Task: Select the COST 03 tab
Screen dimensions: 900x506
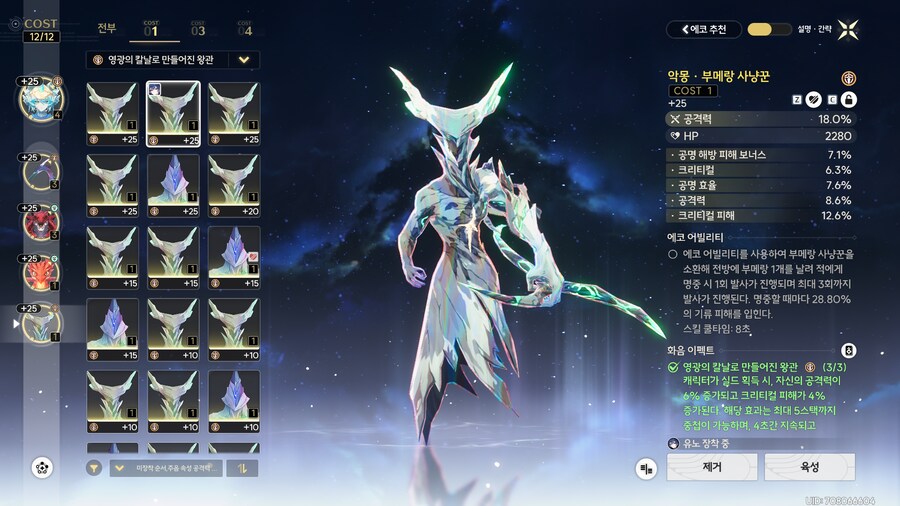Action: 198,28
